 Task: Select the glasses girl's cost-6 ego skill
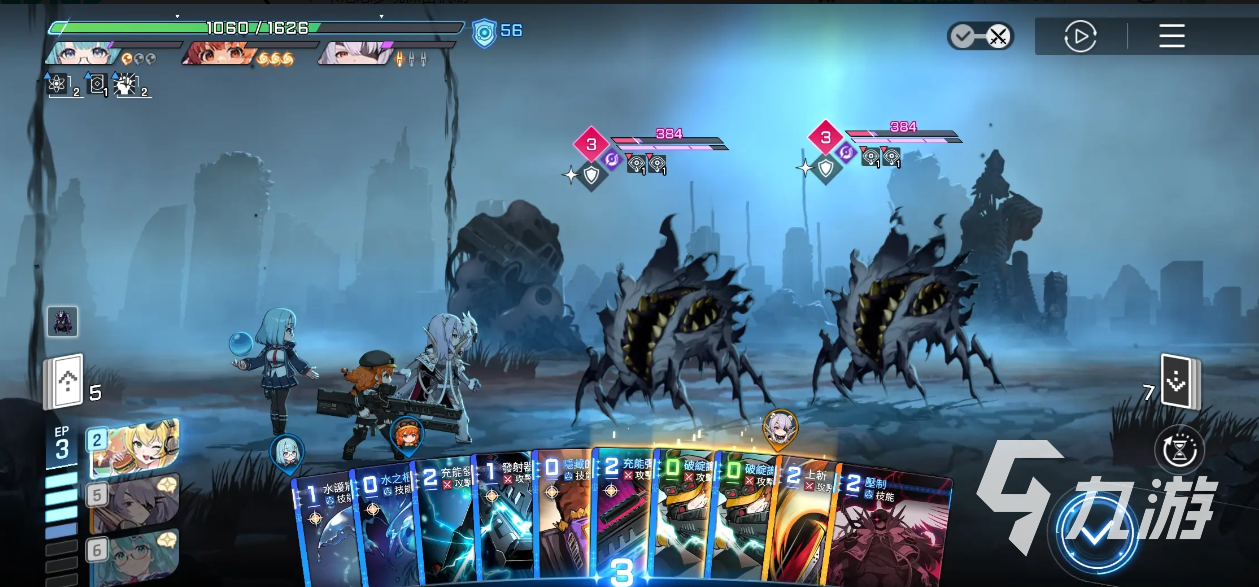pos(134,557)
